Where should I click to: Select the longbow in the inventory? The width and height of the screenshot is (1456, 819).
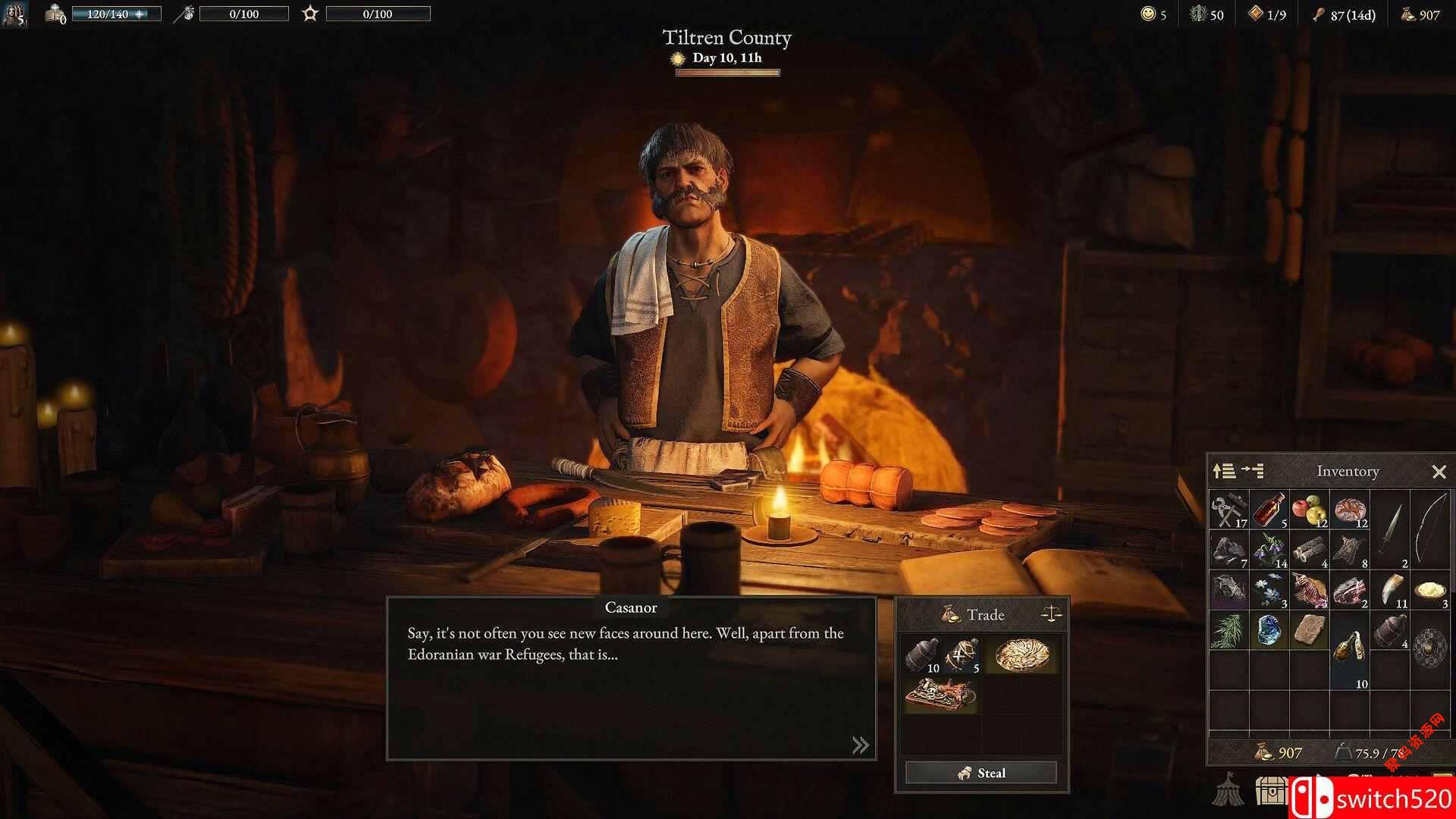1430,529
